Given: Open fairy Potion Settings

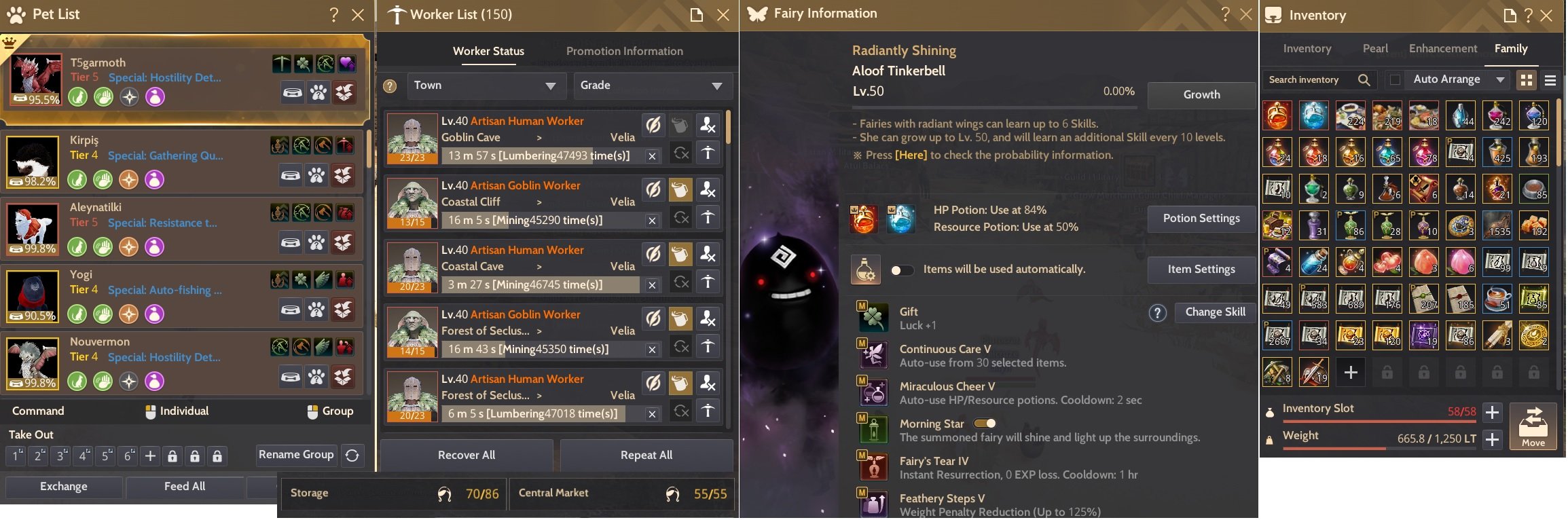Looking at the screenshot, I should click(1201, 219).
